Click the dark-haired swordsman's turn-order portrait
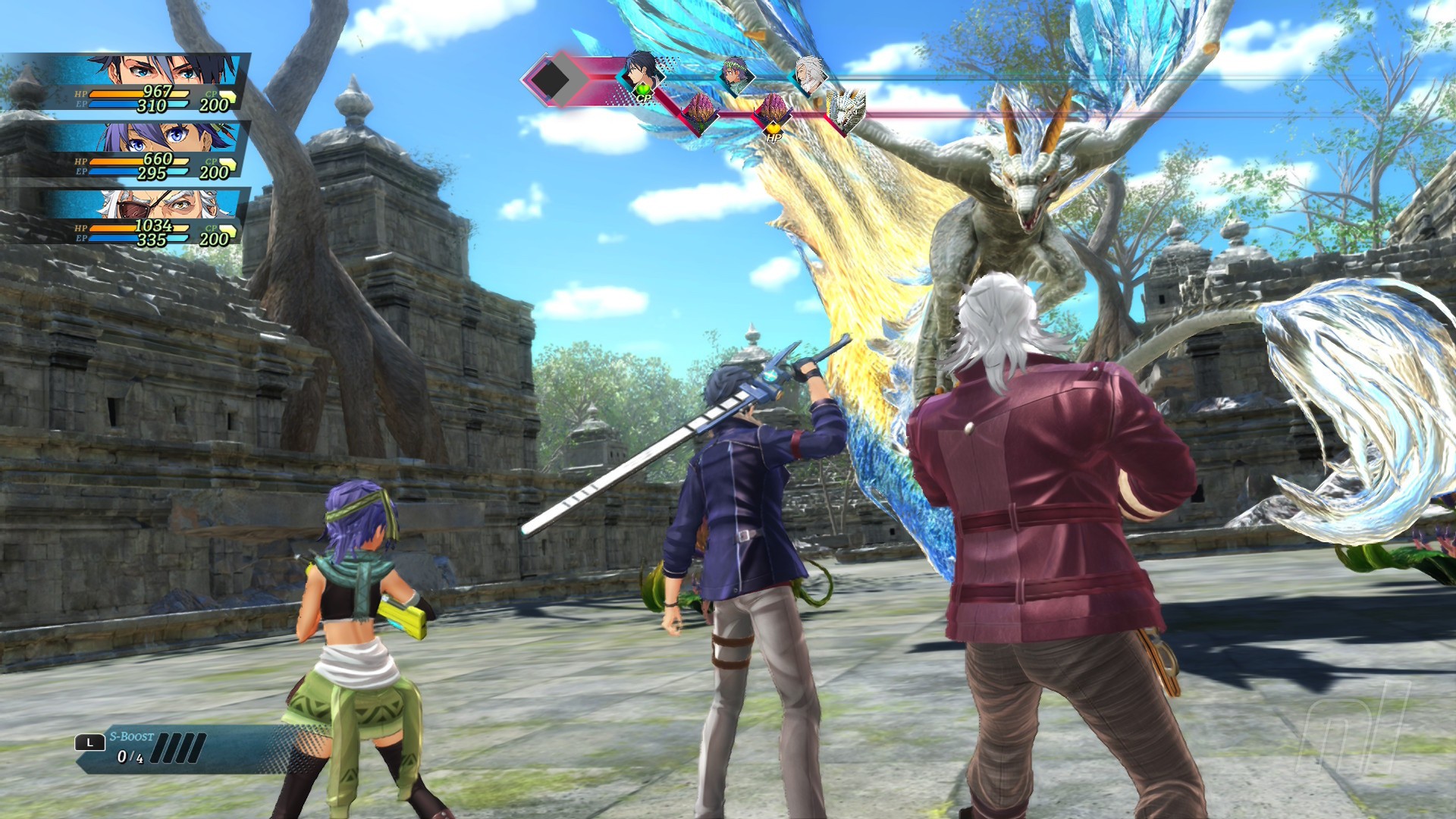1456x819 pixels. [x=642, y=71]
